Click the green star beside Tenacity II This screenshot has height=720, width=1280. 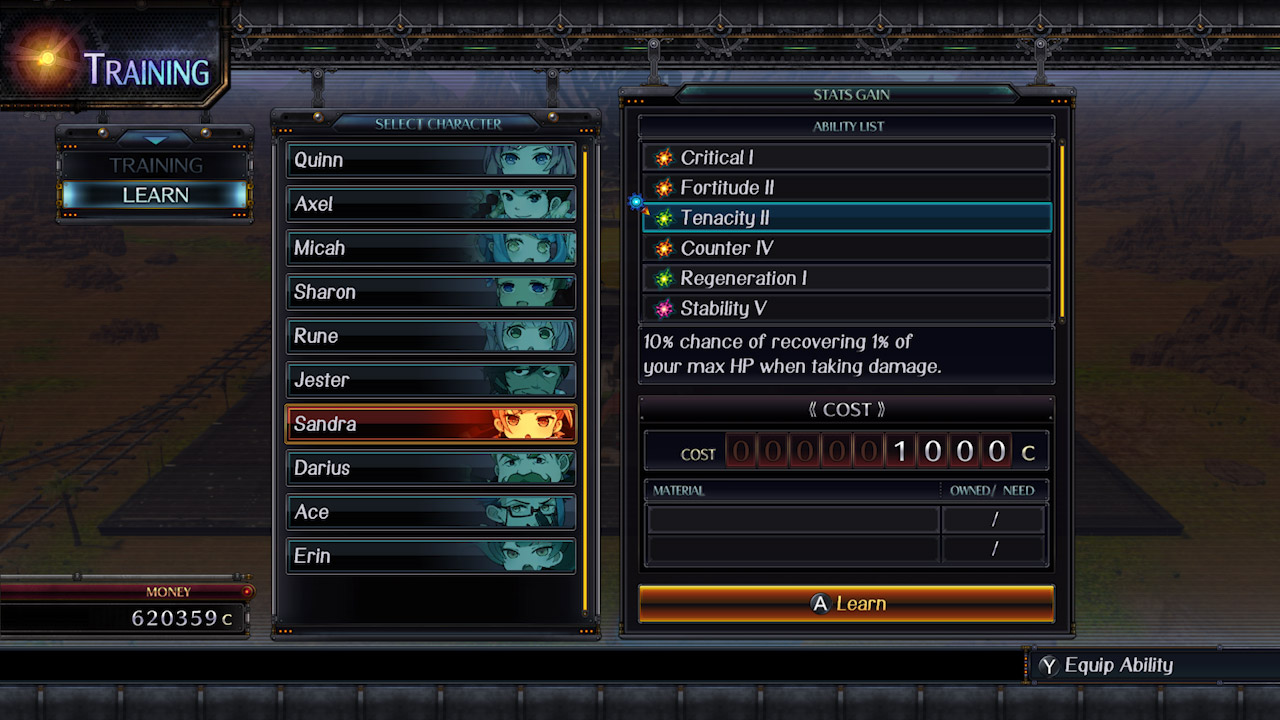click(663, 218)
